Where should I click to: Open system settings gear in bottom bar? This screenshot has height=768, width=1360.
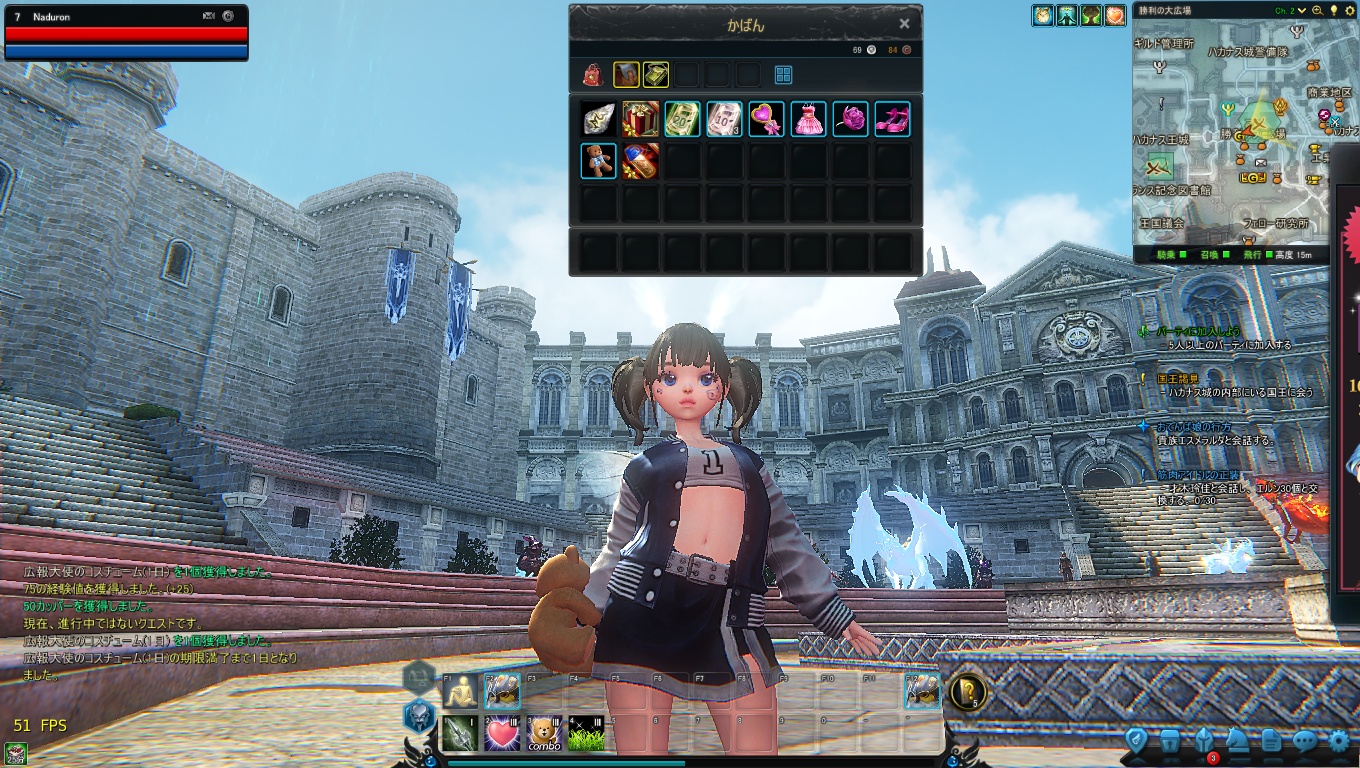point(1338,741)
